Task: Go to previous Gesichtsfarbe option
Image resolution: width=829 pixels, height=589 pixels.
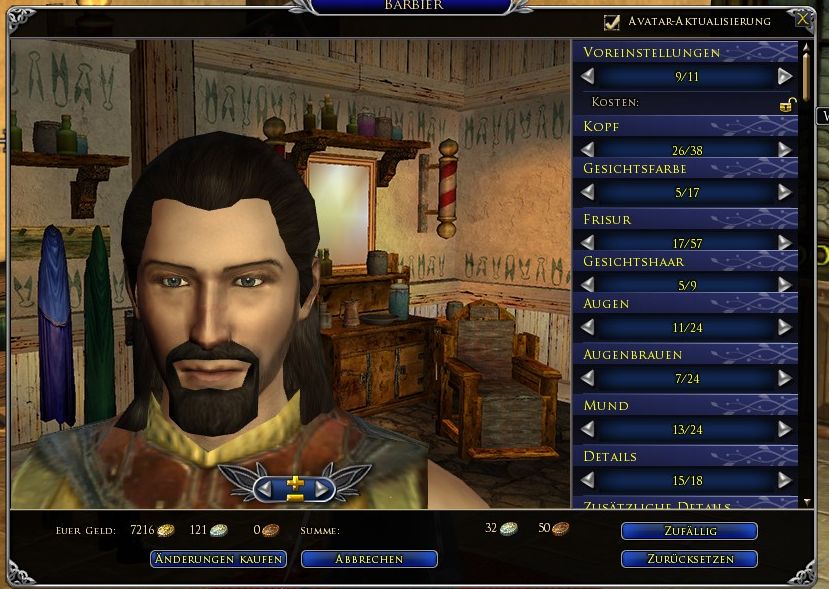Action: coord(588,192)
